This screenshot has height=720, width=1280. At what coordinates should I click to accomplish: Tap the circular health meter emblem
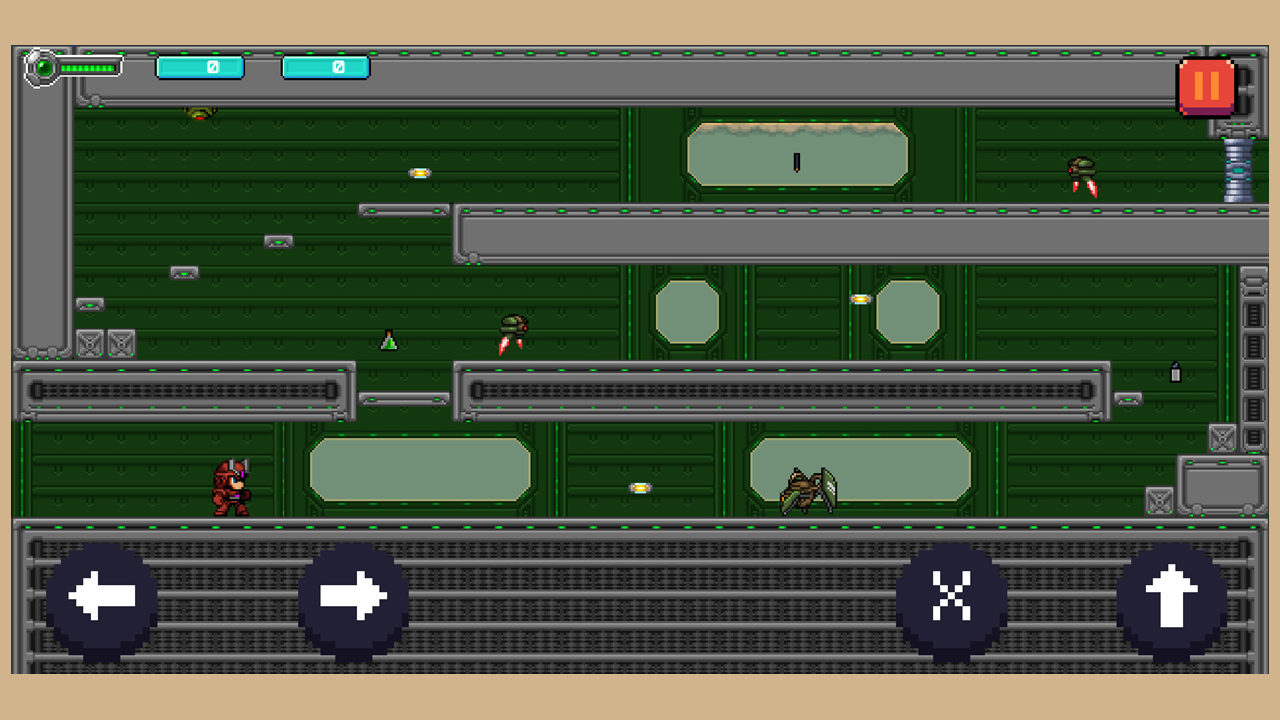pos(44,68)
